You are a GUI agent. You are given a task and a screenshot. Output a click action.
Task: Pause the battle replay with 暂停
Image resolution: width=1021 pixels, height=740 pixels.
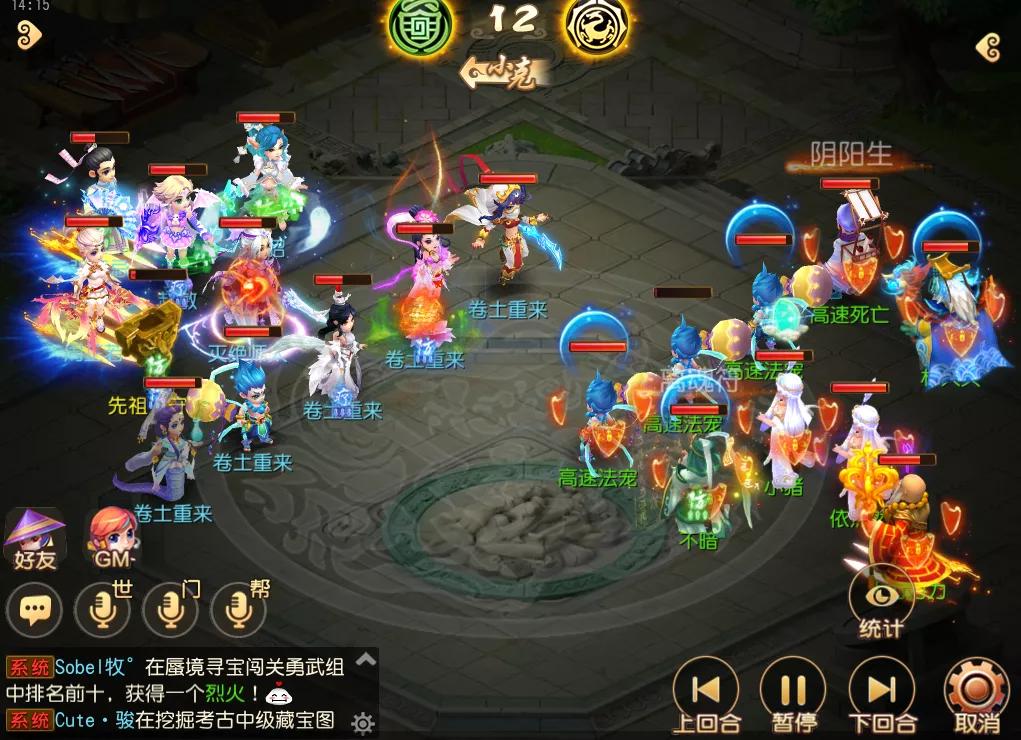pyautogui.click(x=793, y=695)
